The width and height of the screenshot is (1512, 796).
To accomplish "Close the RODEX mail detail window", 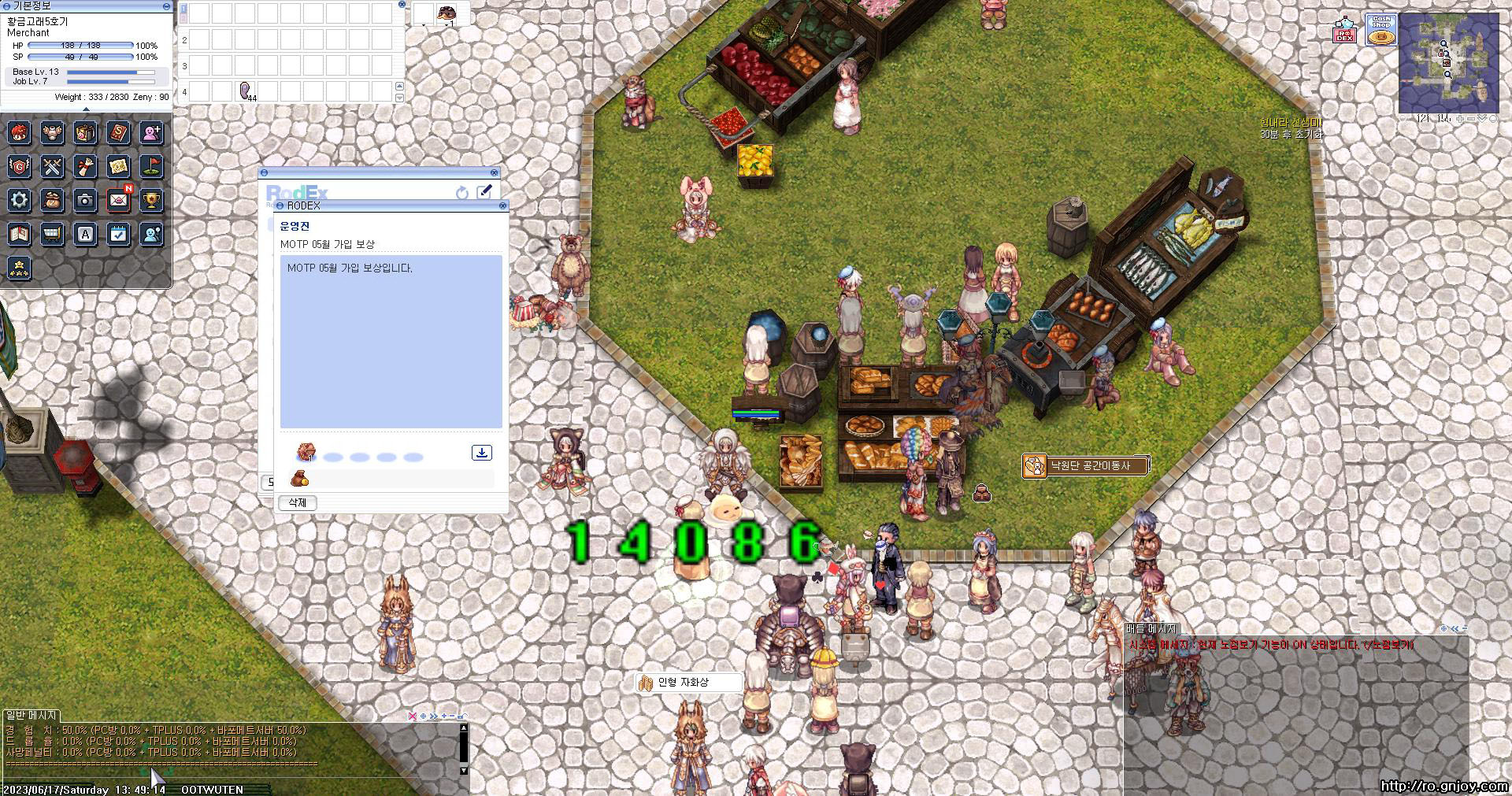I will tap(503, 205).
